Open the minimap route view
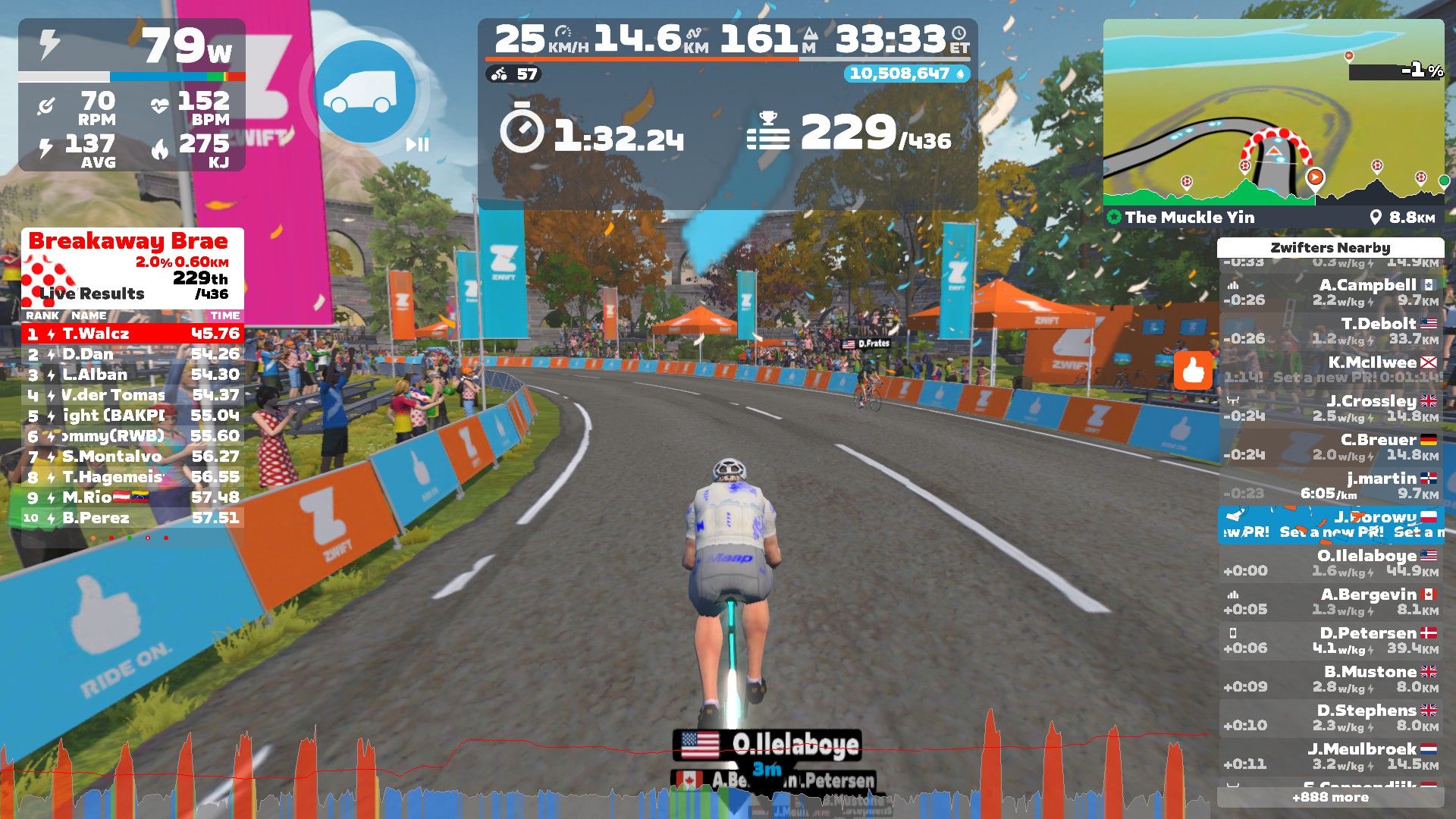This screenshot has width=1456, height=819. click(1273, 114)
